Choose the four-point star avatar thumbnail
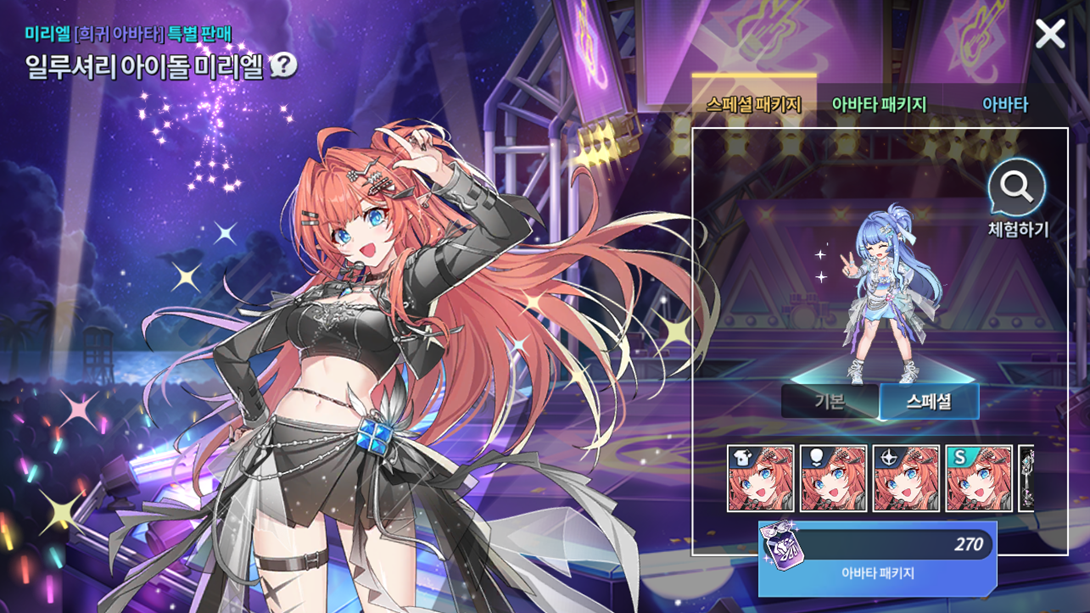The image size is (1090, 613). pyautogui.click(x=906, y=479)
